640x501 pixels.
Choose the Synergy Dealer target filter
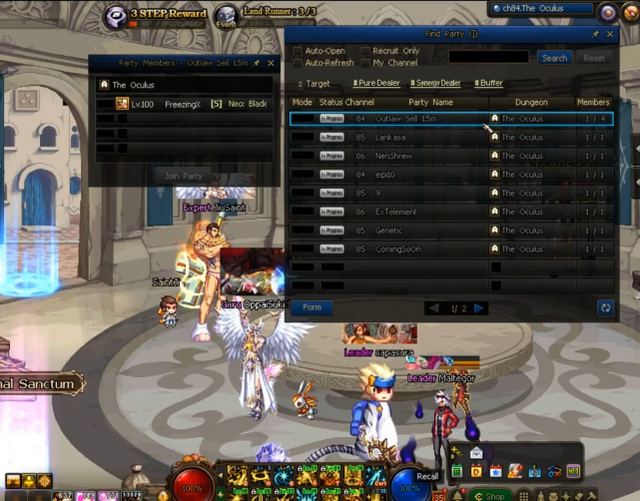[x=435, y=83]
